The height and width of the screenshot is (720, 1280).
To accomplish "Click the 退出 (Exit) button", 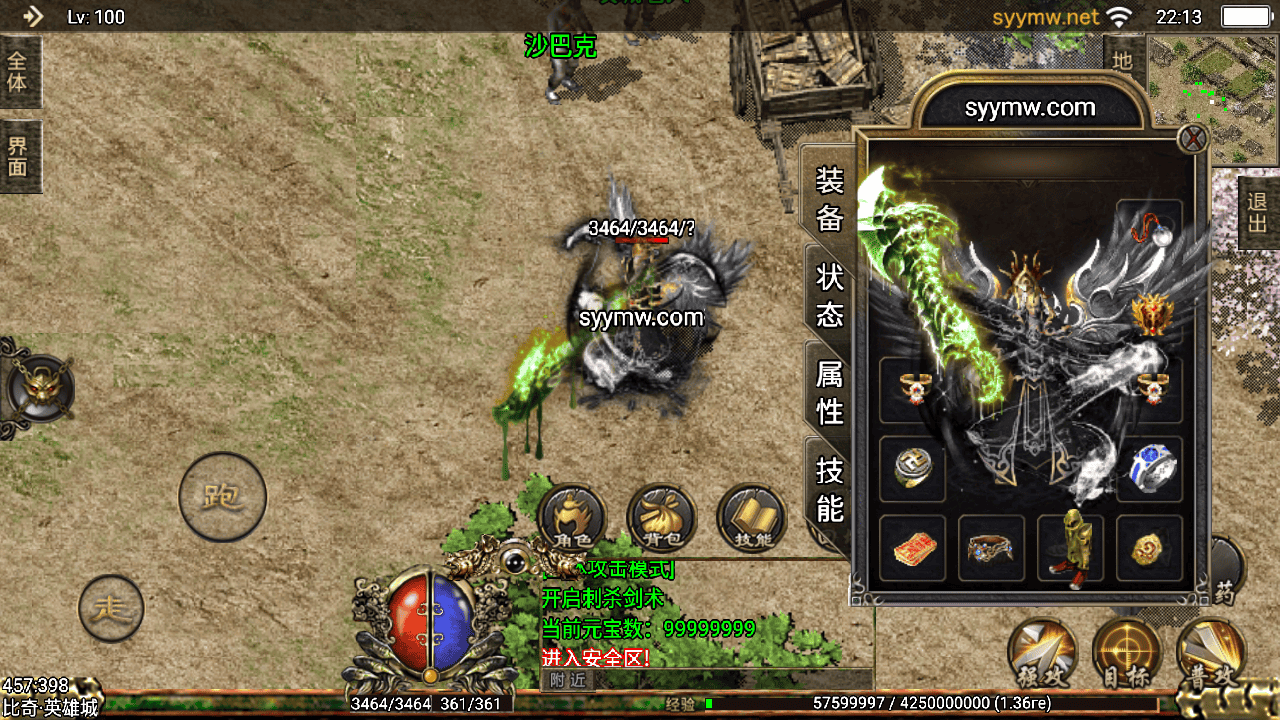I will coord(1257,213).
